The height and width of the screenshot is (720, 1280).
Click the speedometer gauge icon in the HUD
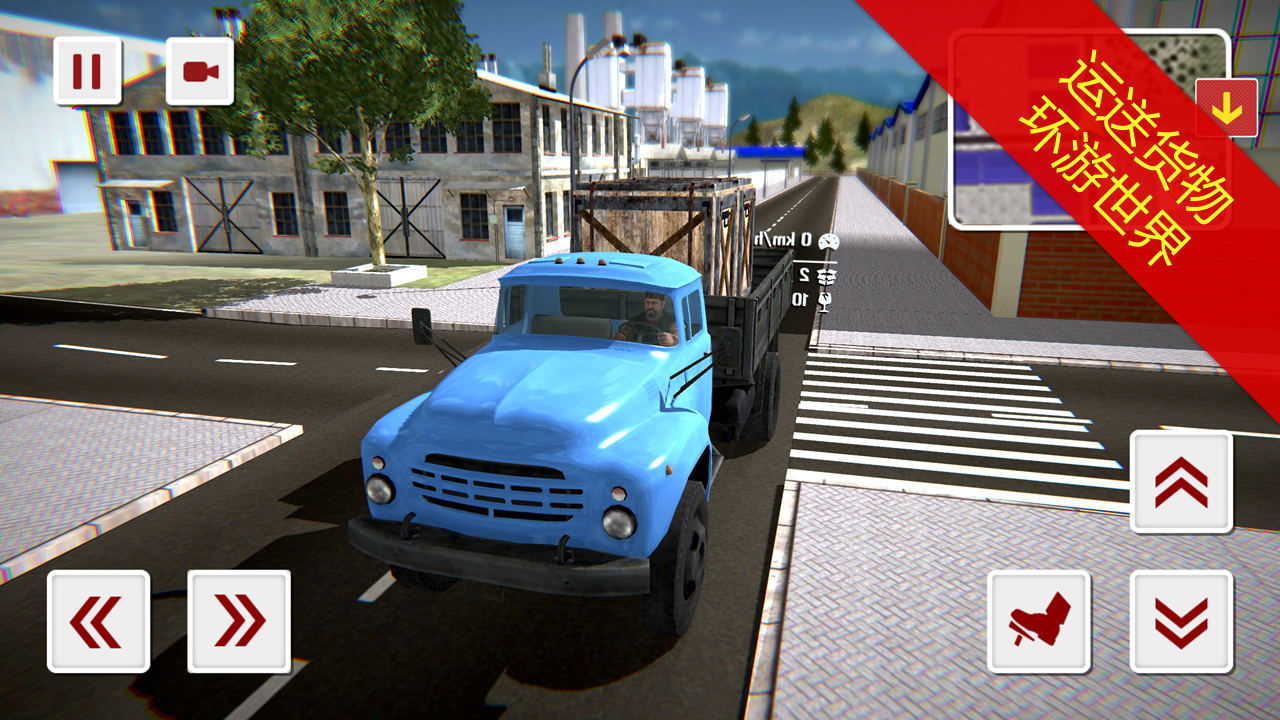tap(829, 242)
